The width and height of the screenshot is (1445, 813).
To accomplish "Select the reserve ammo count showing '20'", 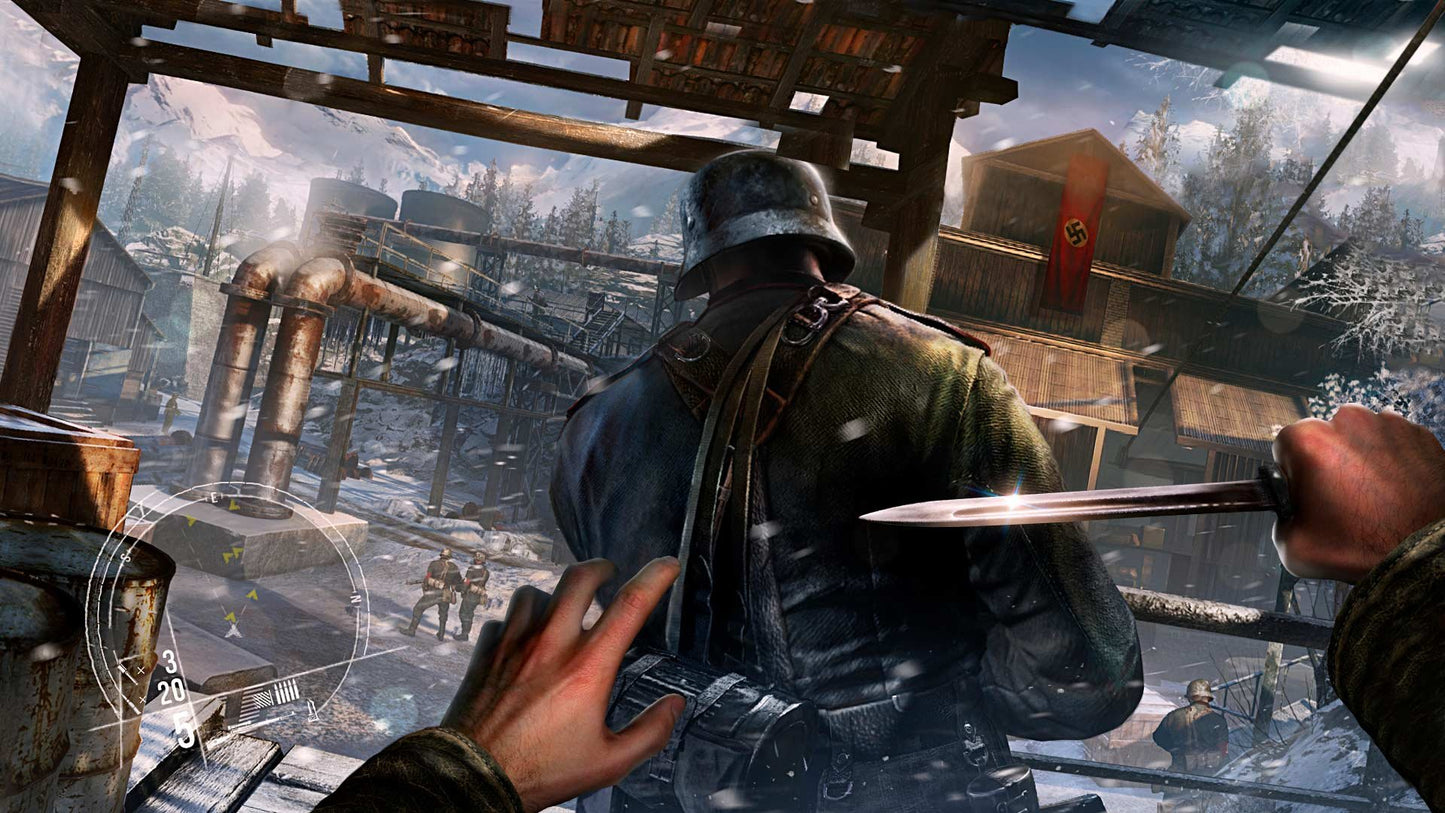I will 171,692.
